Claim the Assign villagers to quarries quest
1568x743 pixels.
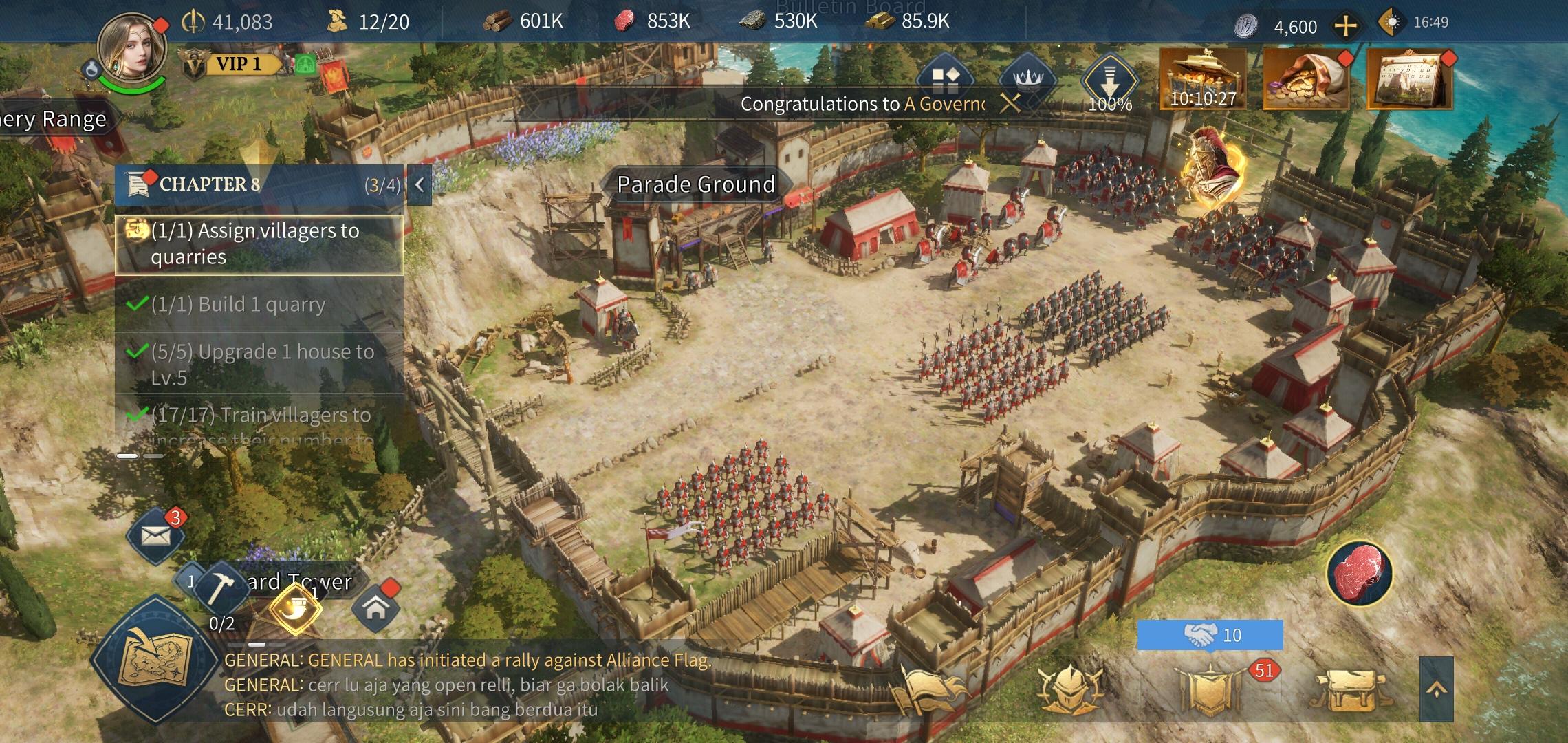click(x=259, y=244)
